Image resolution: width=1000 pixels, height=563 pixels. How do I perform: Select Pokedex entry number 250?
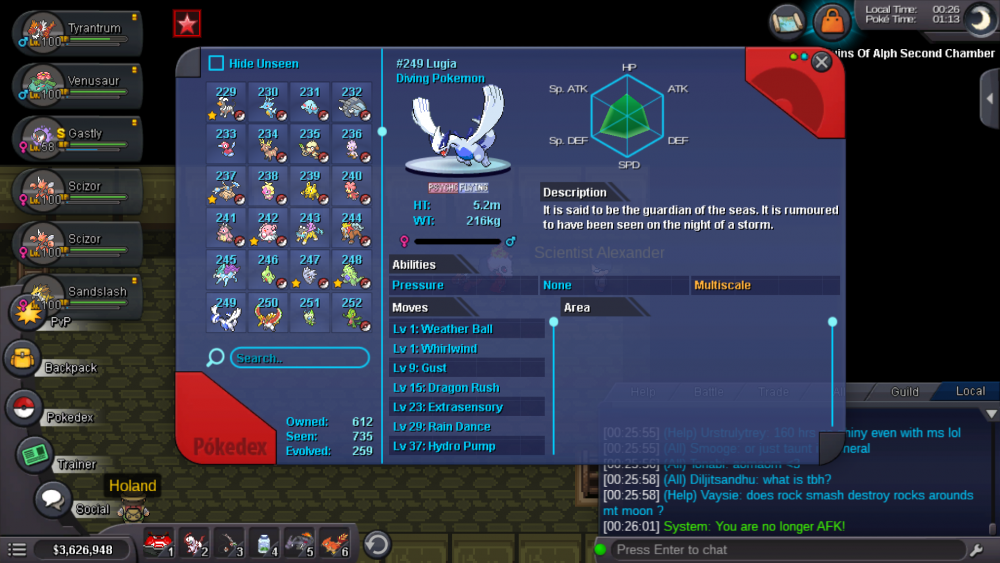pyautogui.click(x=267, y=312)
